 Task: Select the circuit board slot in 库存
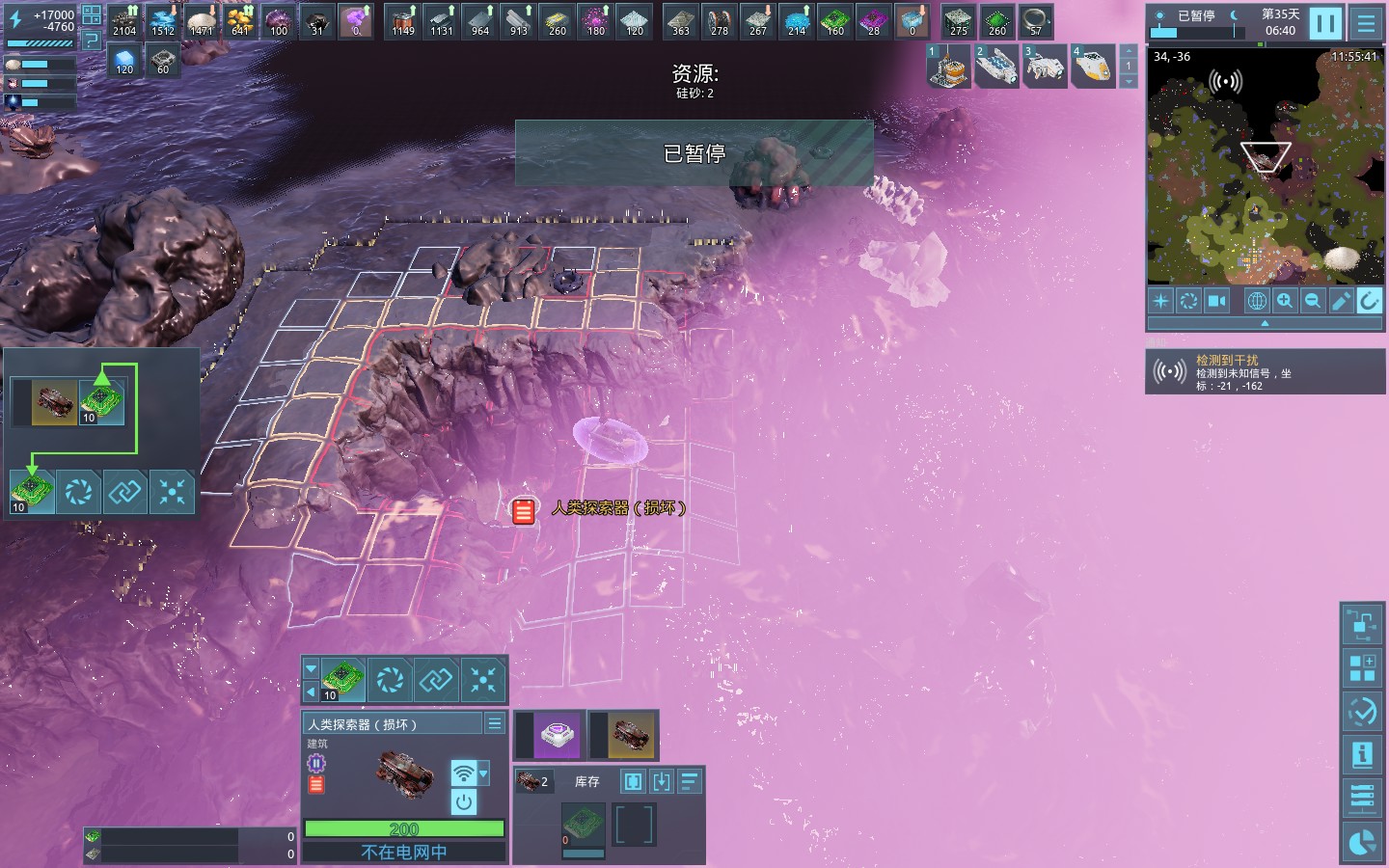pyautogui.click(x=584, y=825)
